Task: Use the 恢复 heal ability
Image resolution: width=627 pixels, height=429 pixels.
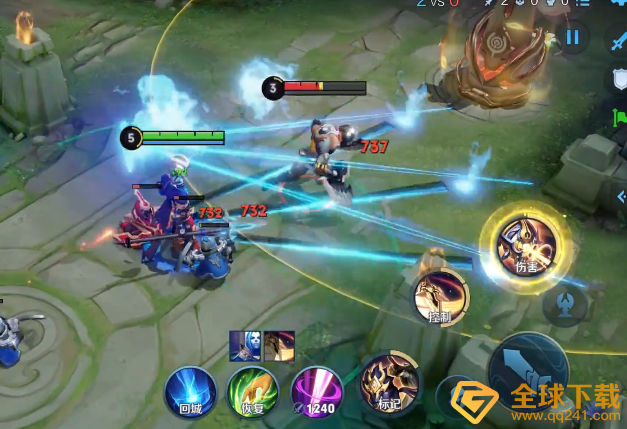Action: [x=251, y=388]
